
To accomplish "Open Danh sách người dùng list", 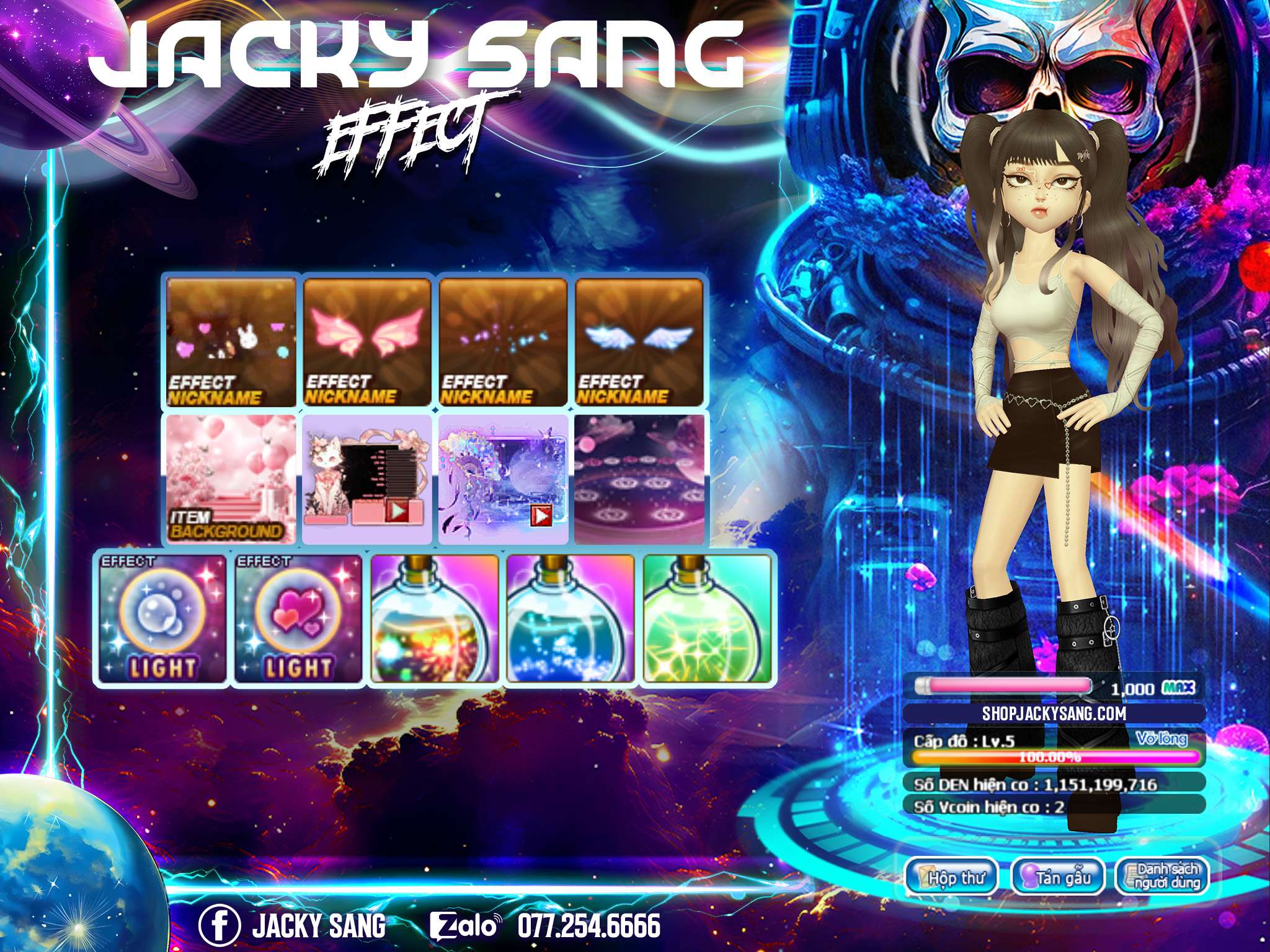I will (1163, 877).
